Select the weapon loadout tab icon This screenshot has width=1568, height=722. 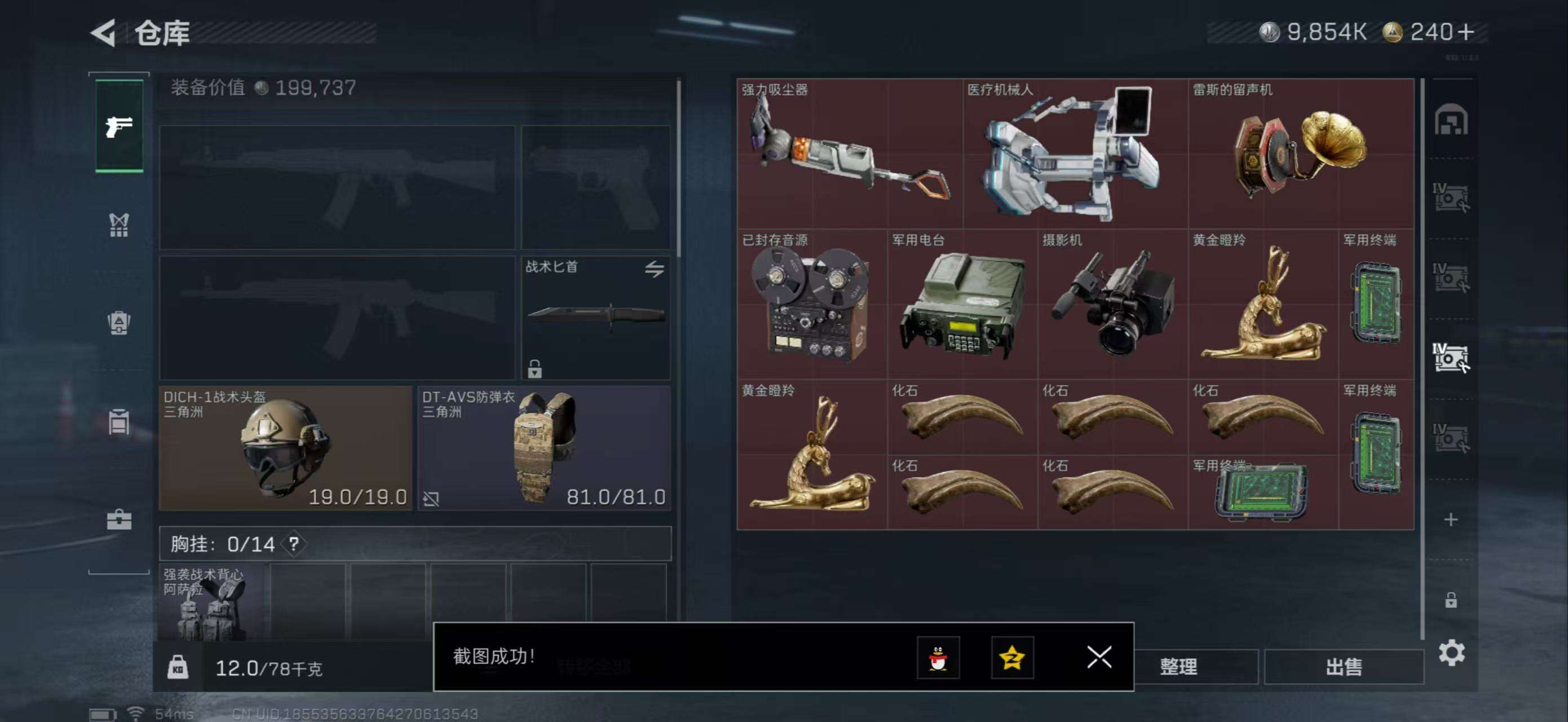coord(120,129)
